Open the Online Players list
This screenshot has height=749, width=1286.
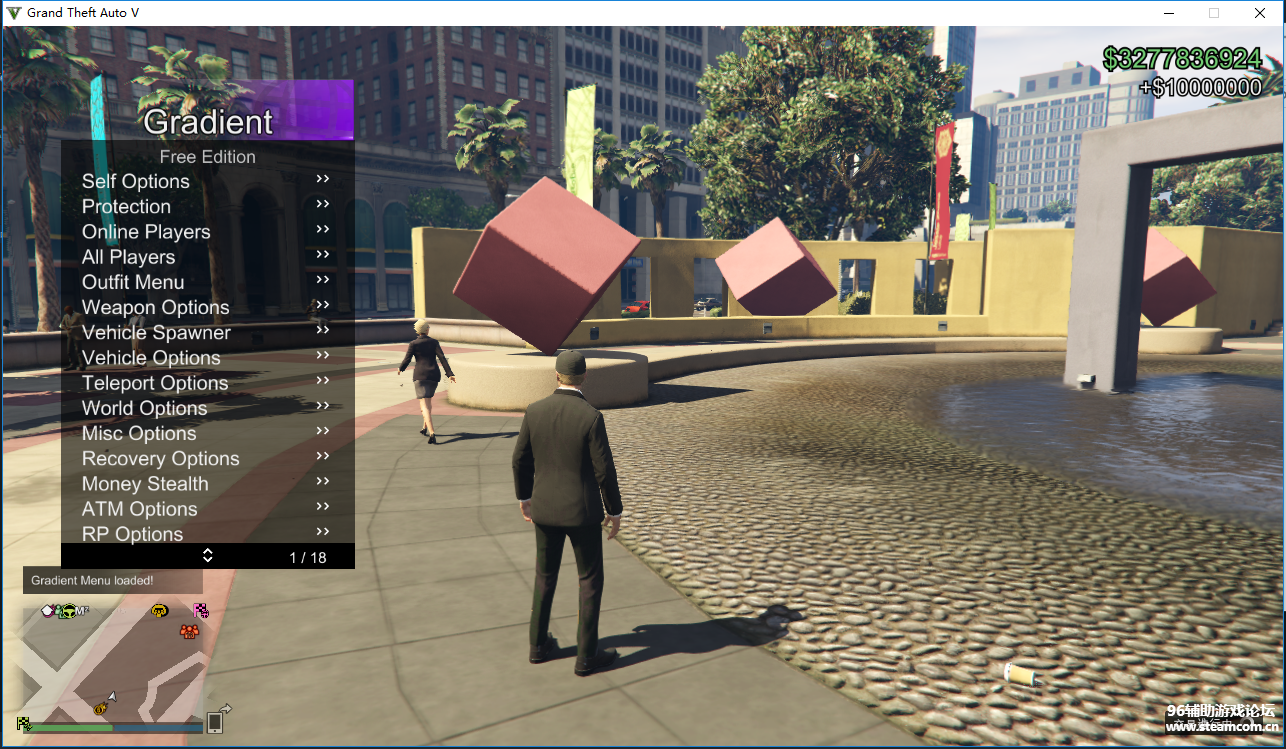click(146, 232)
